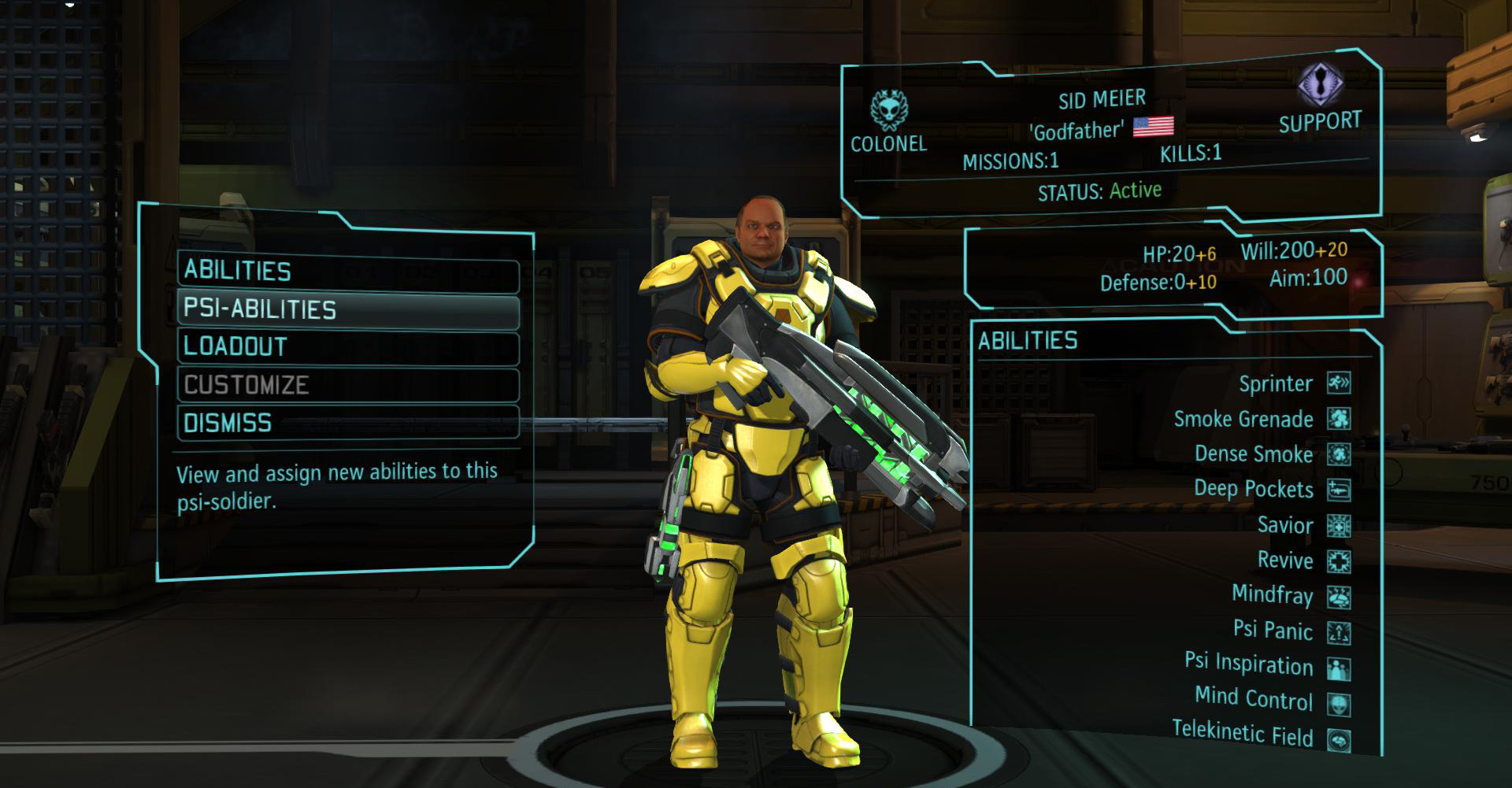Click the Colonel rank insignia

[x=888, y=110]
